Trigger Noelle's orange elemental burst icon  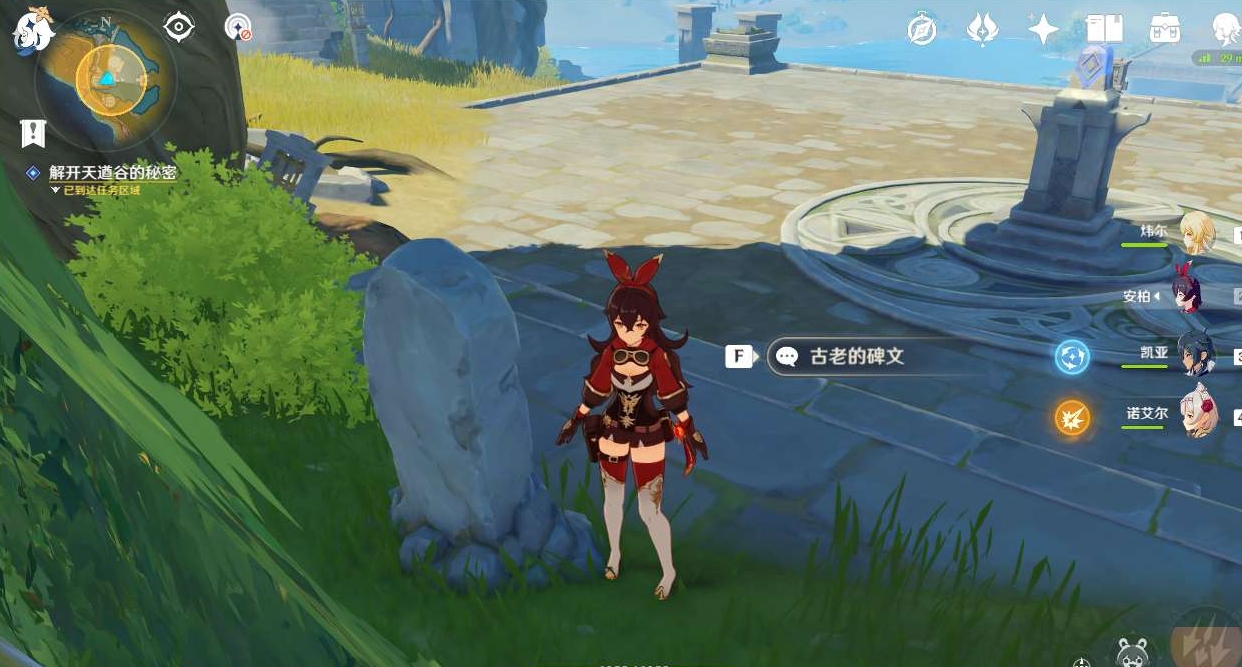click(1072, 417)
